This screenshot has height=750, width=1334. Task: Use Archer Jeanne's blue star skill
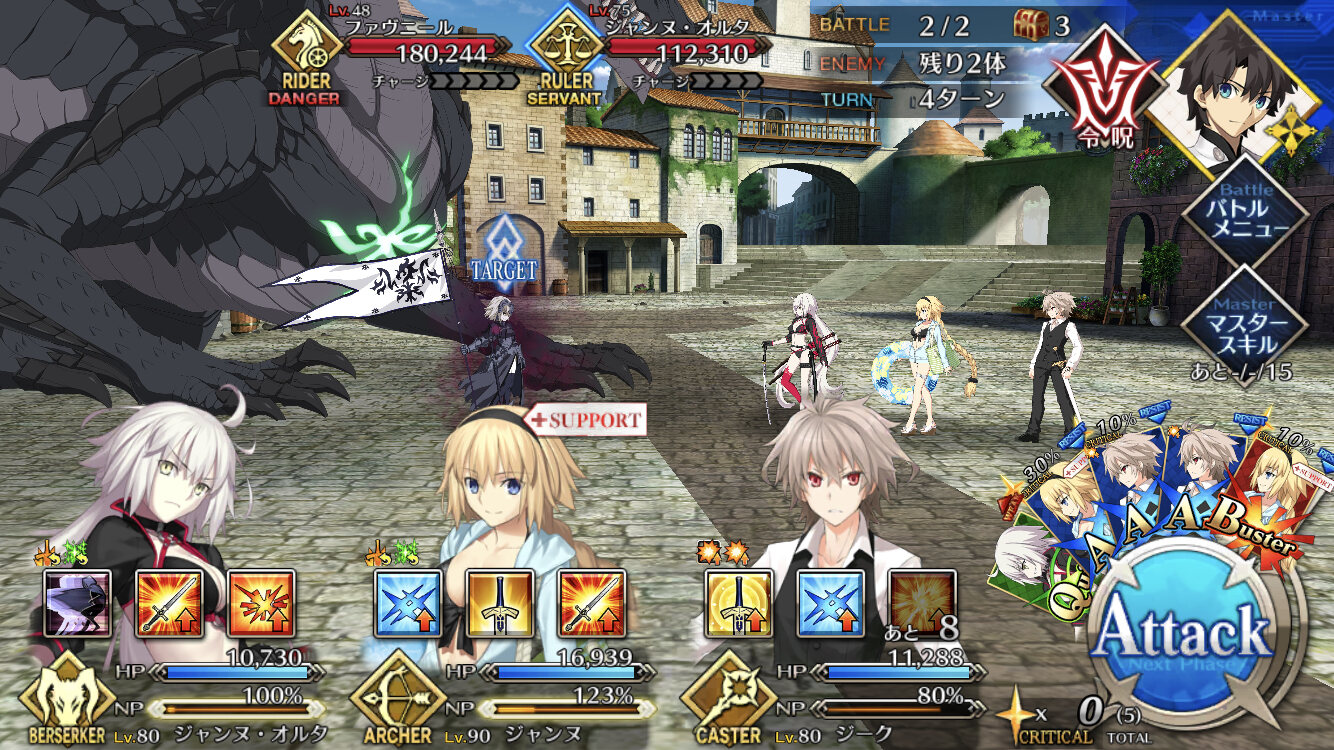click(408, 604)
